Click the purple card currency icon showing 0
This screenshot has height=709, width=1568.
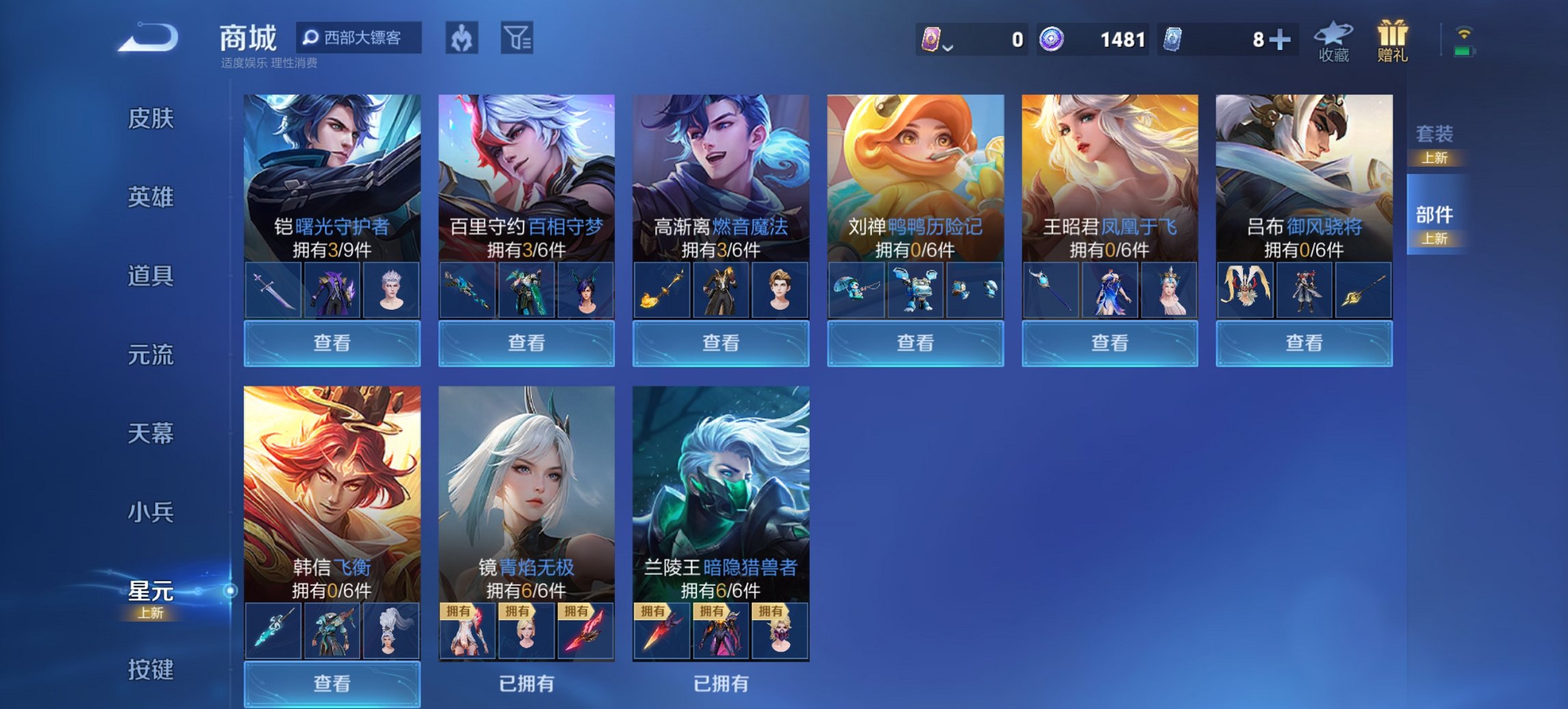(933, 40)
